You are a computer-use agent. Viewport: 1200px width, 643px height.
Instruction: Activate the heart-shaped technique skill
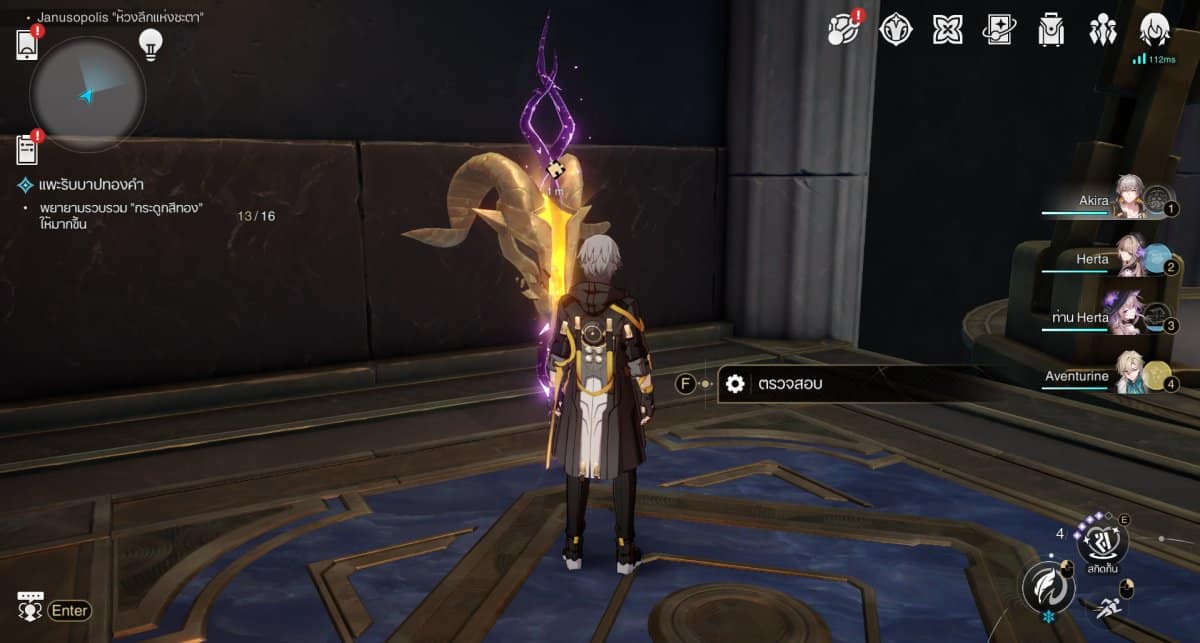1102,541
